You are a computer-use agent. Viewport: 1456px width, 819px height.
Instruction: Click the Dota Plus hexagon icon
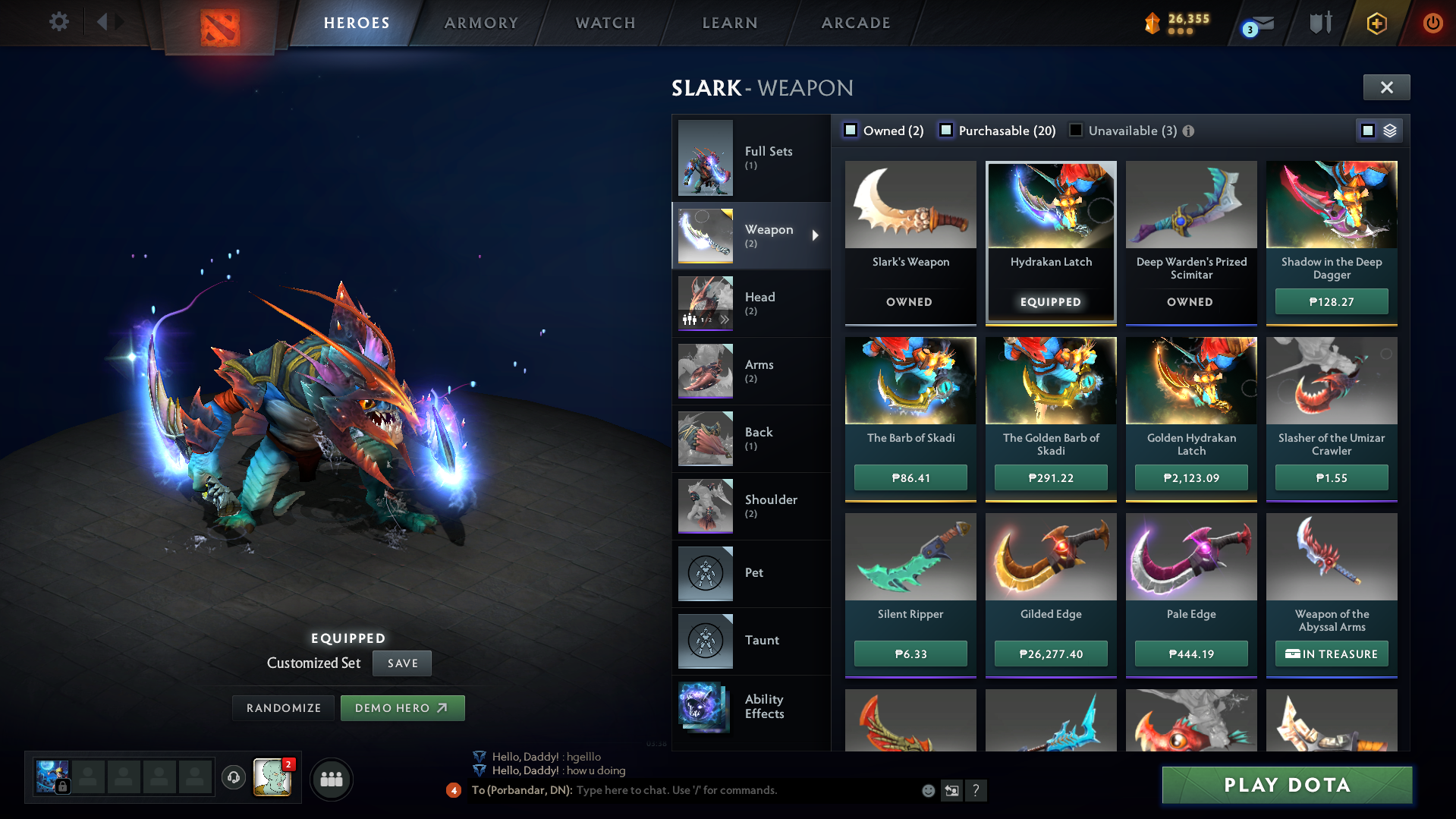tap(1376, 23)
